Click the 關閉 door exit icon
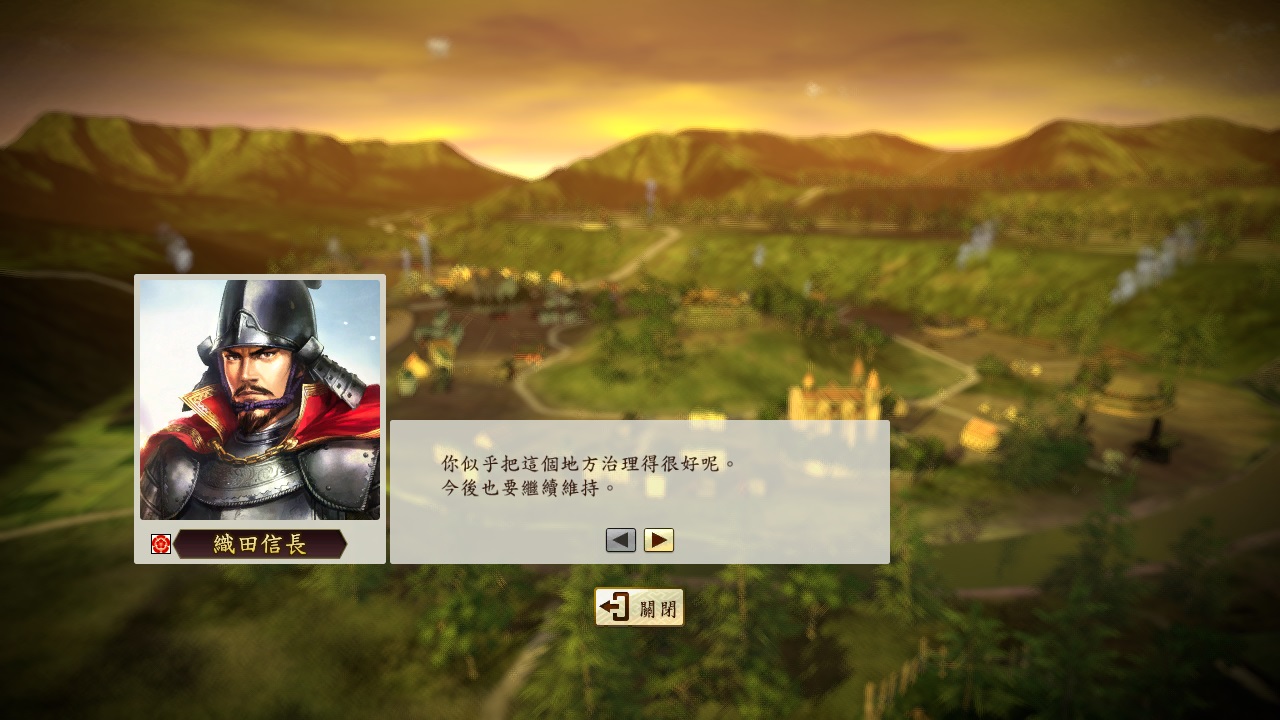 tap(613, 607)
